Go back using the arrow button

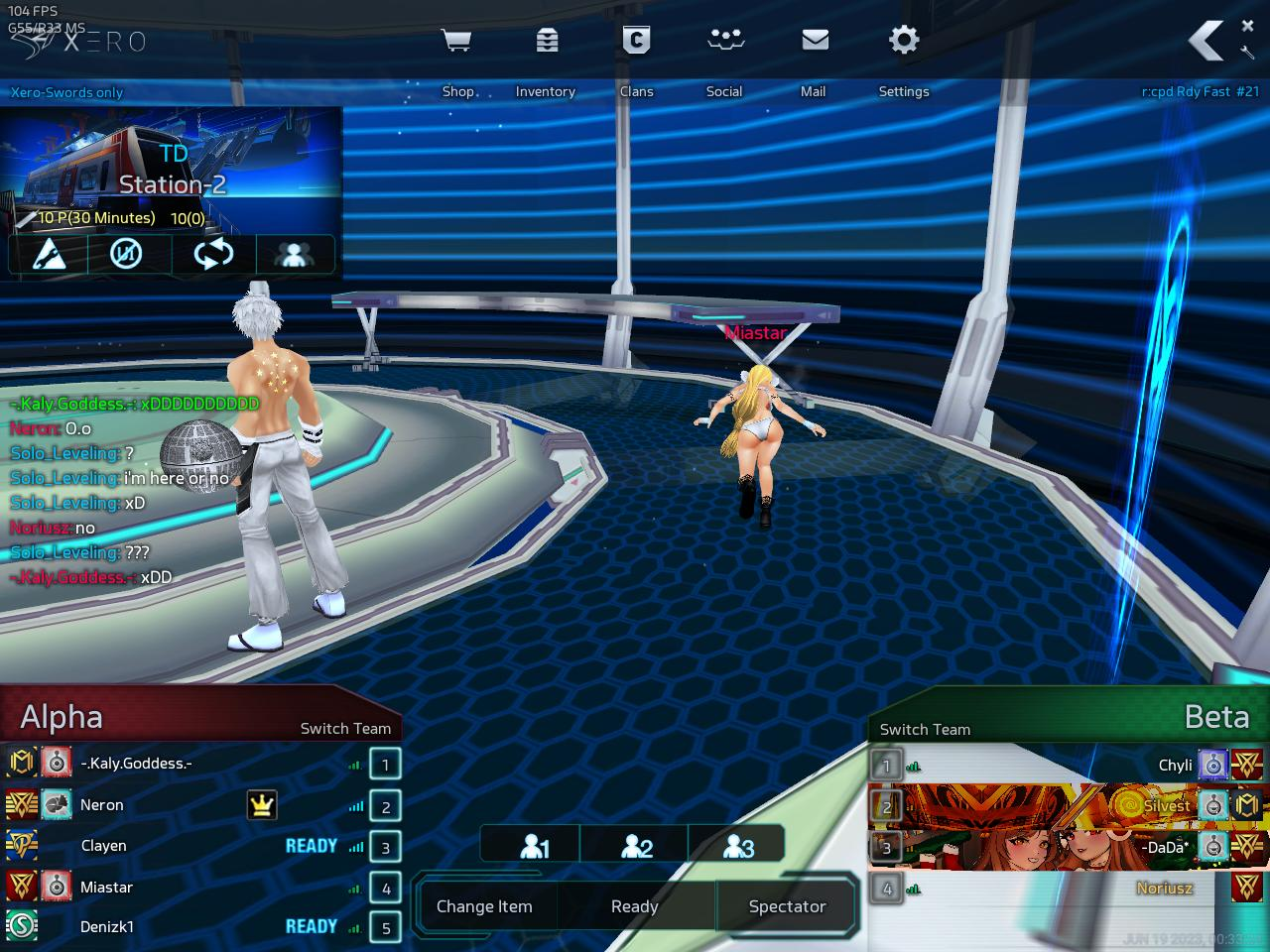coord(1206,42)
